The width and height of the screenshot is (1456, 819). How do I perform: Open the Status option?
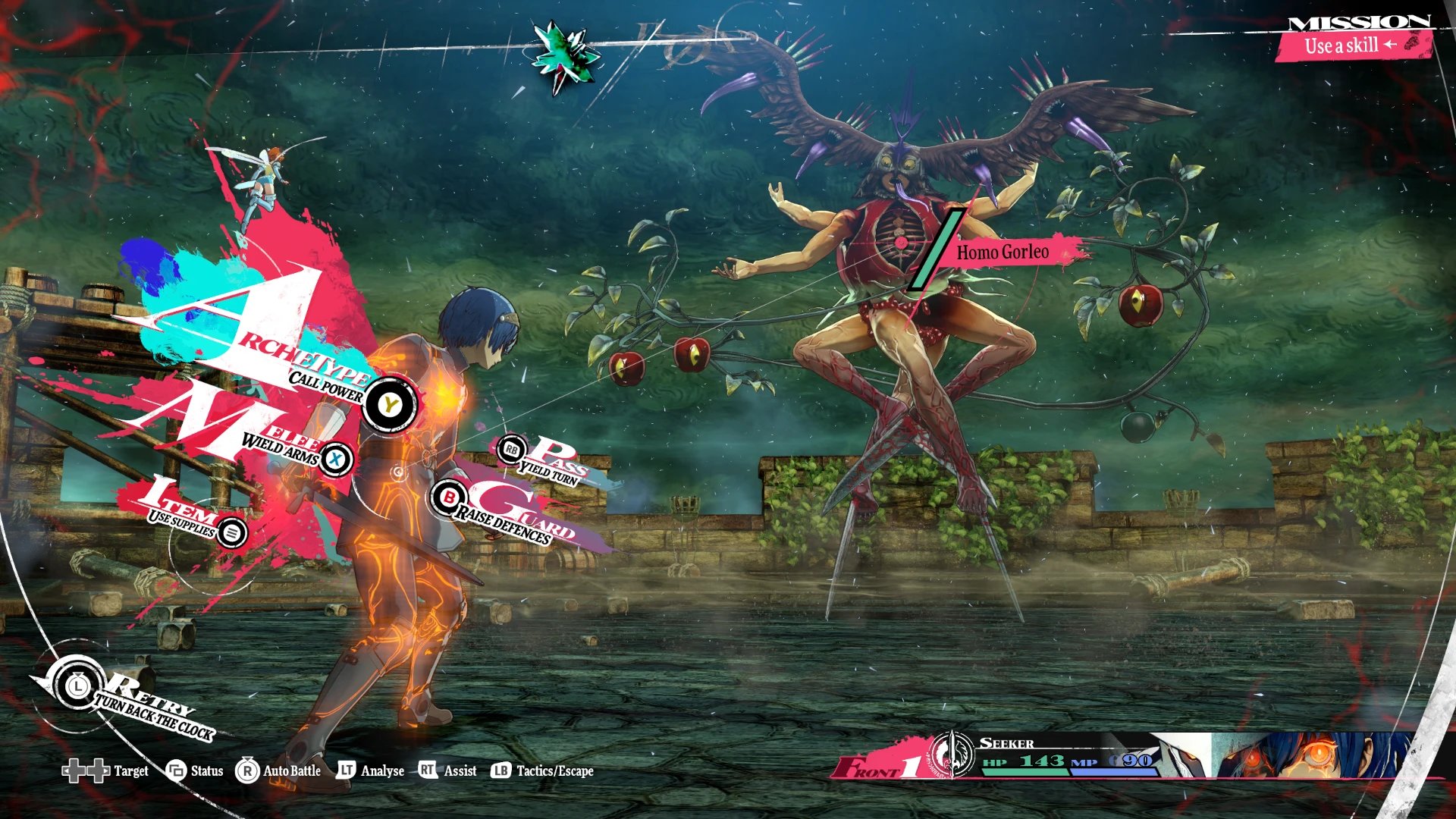(195, 771)
